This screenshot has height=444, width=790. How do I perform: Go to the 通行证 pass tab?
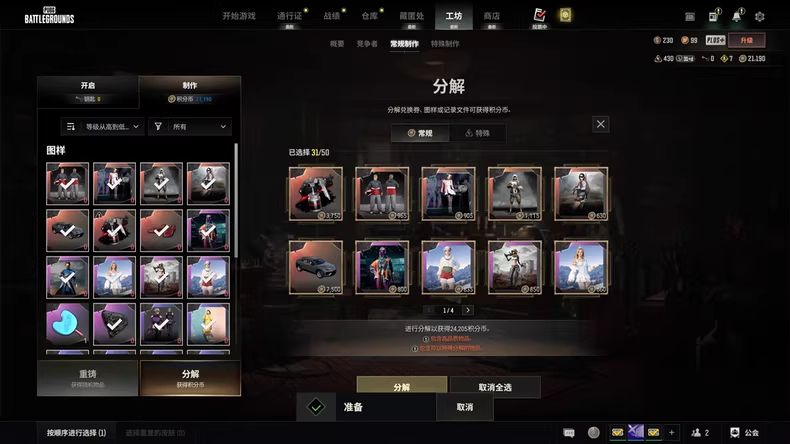[289, 16]
